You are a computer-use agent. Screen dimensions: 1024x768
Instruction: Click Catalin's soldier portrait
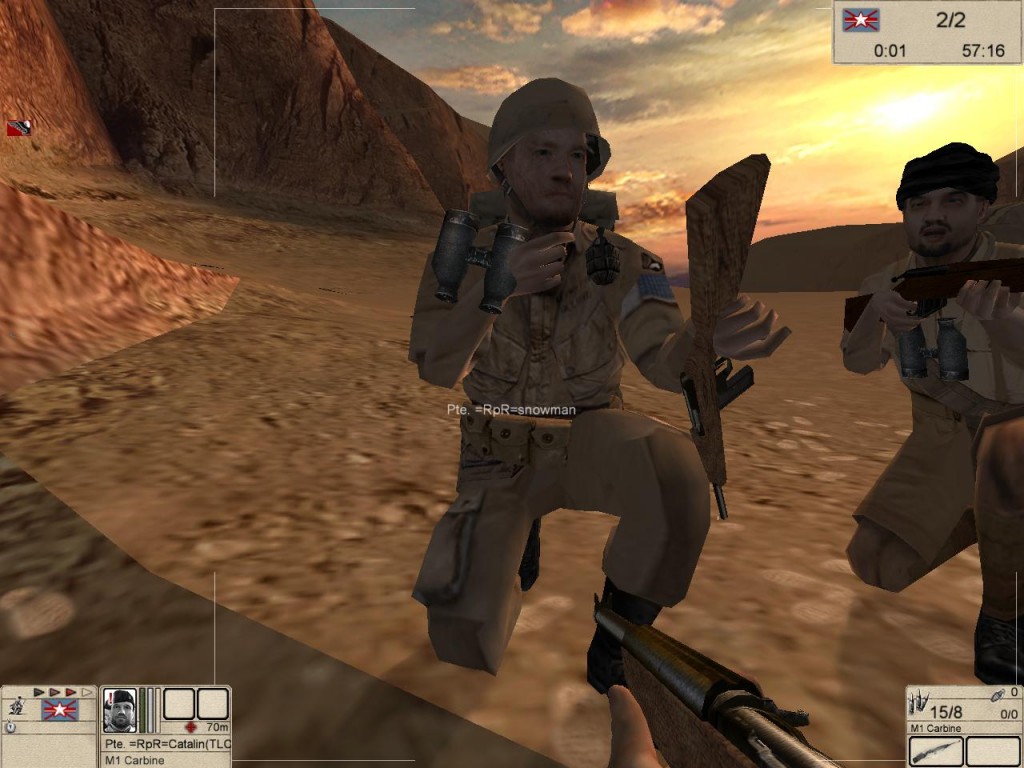point(119,710)
